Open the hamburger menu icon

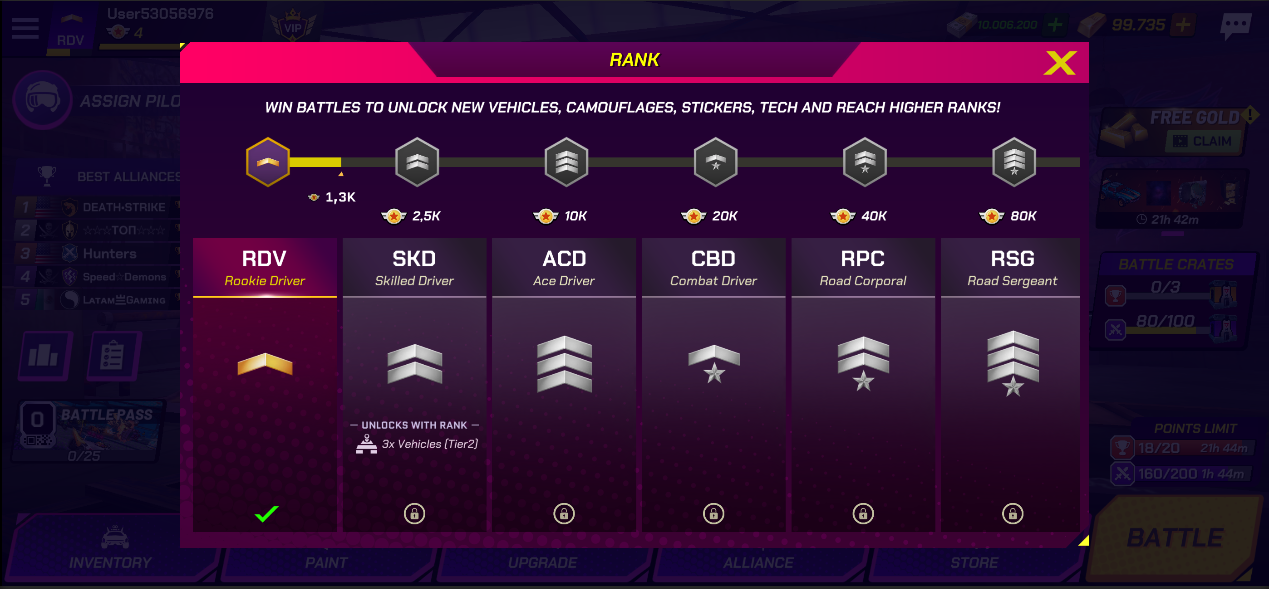pyautogui.click(x=25, y=26)
